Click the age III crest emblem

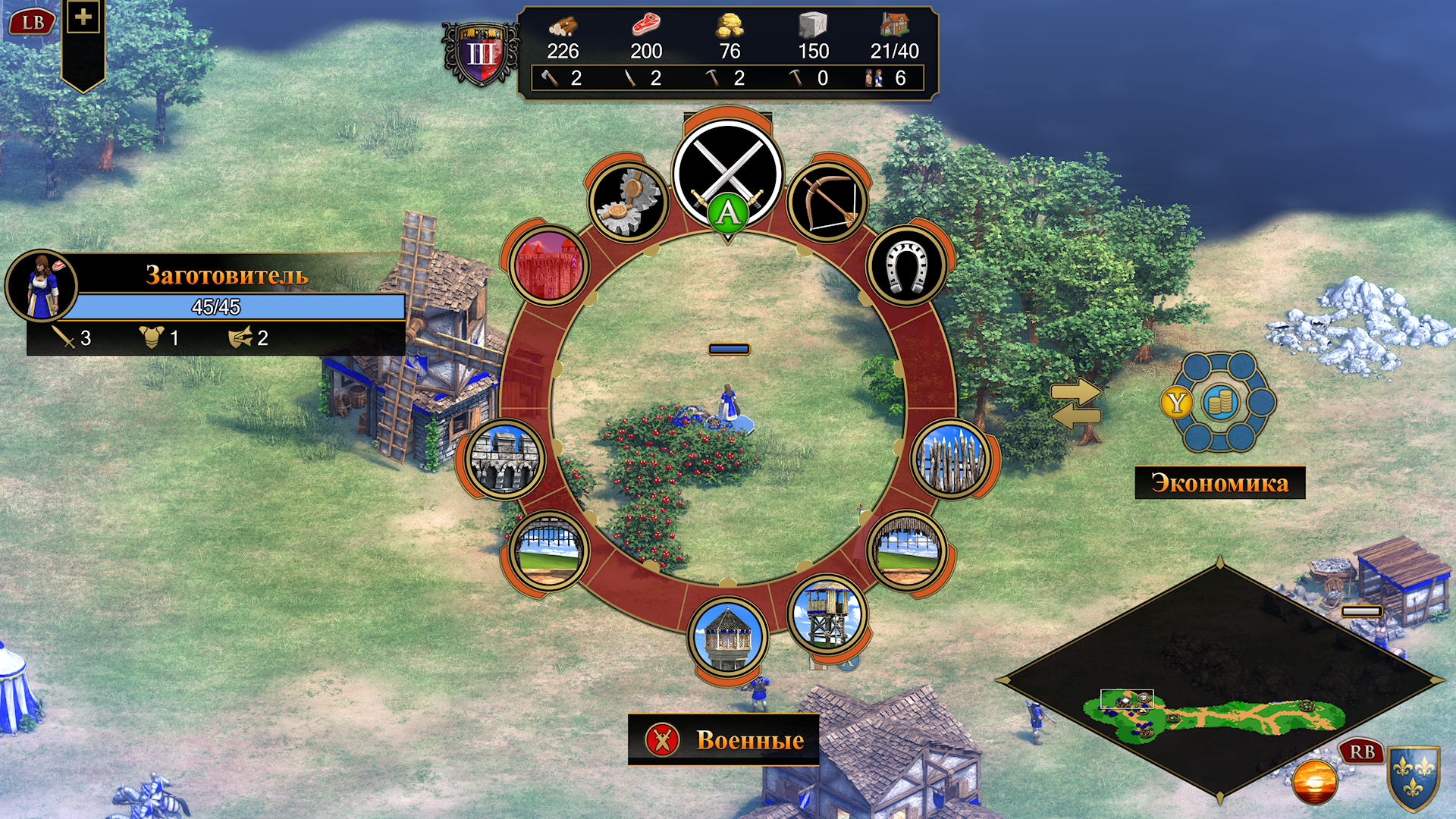(x=481, y=55)
